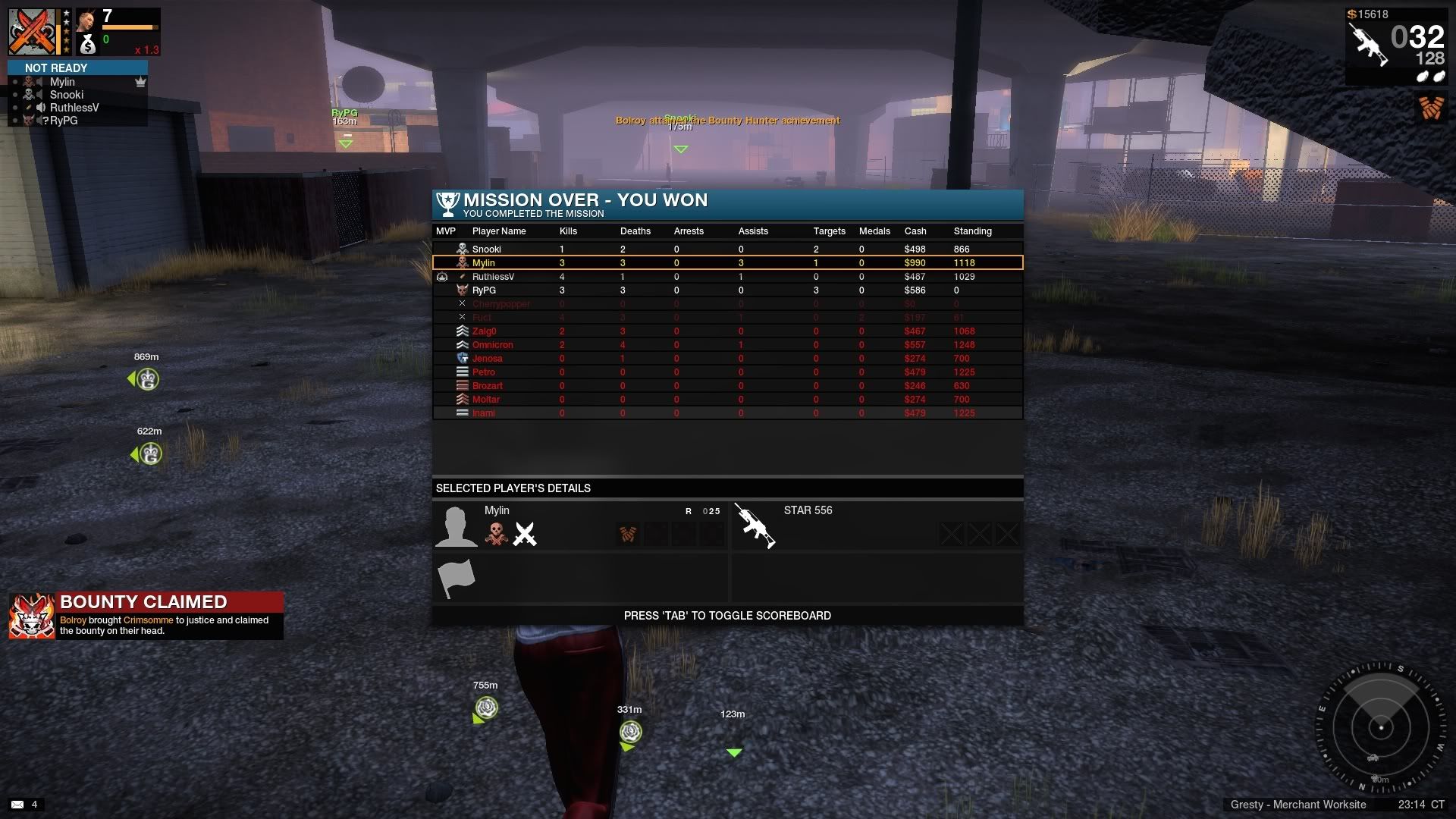Sort scoreboard by Cash column header
The width and height of the screenshot is (1456, 819).
[x=915, y=231]
